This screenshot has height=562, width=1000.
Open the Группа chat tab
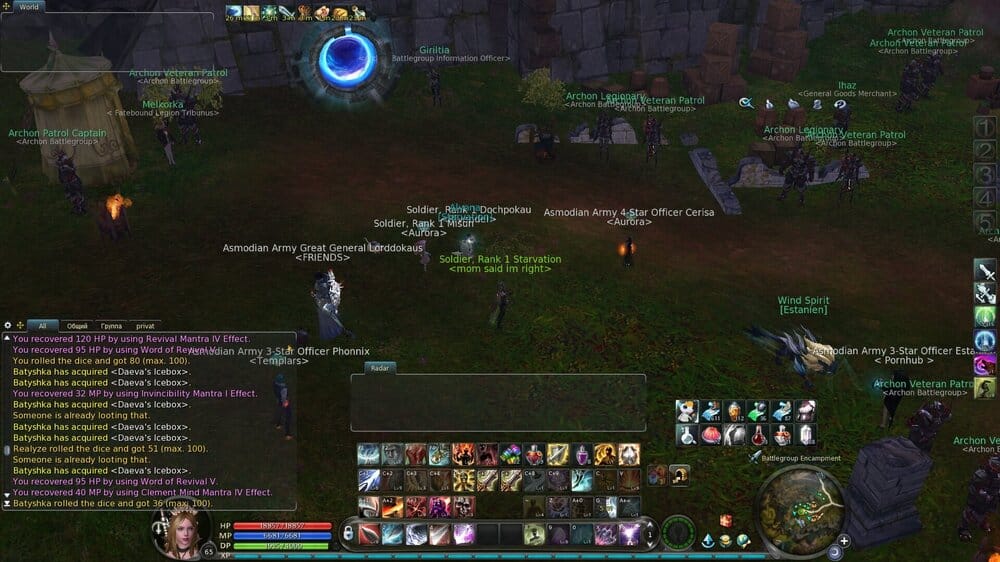tap(111, 325)
